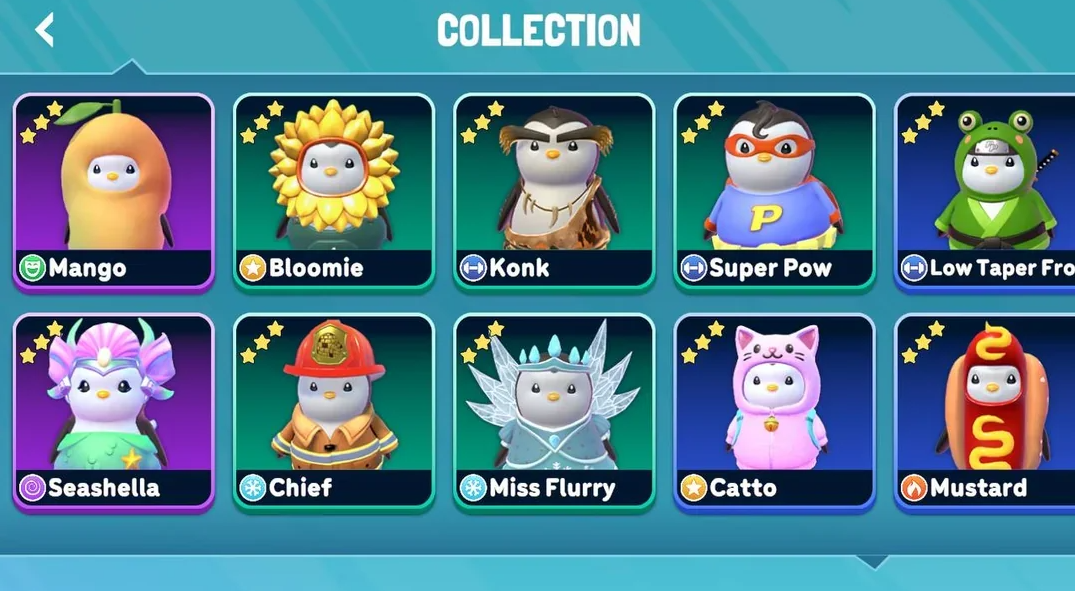The width and height of the screenshot is (1075, 591).
Task: Pick the Super Pow hero card
Action: (774, 190)
